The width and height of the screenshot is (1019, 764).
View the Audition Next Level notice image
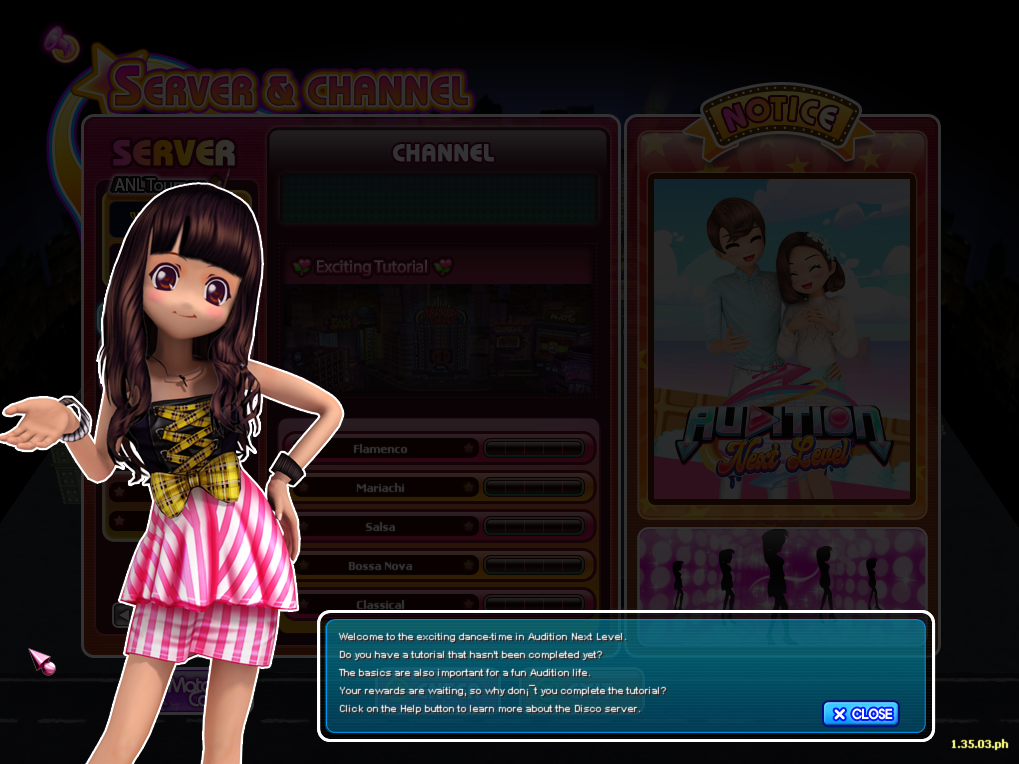[x=781, y=340]
